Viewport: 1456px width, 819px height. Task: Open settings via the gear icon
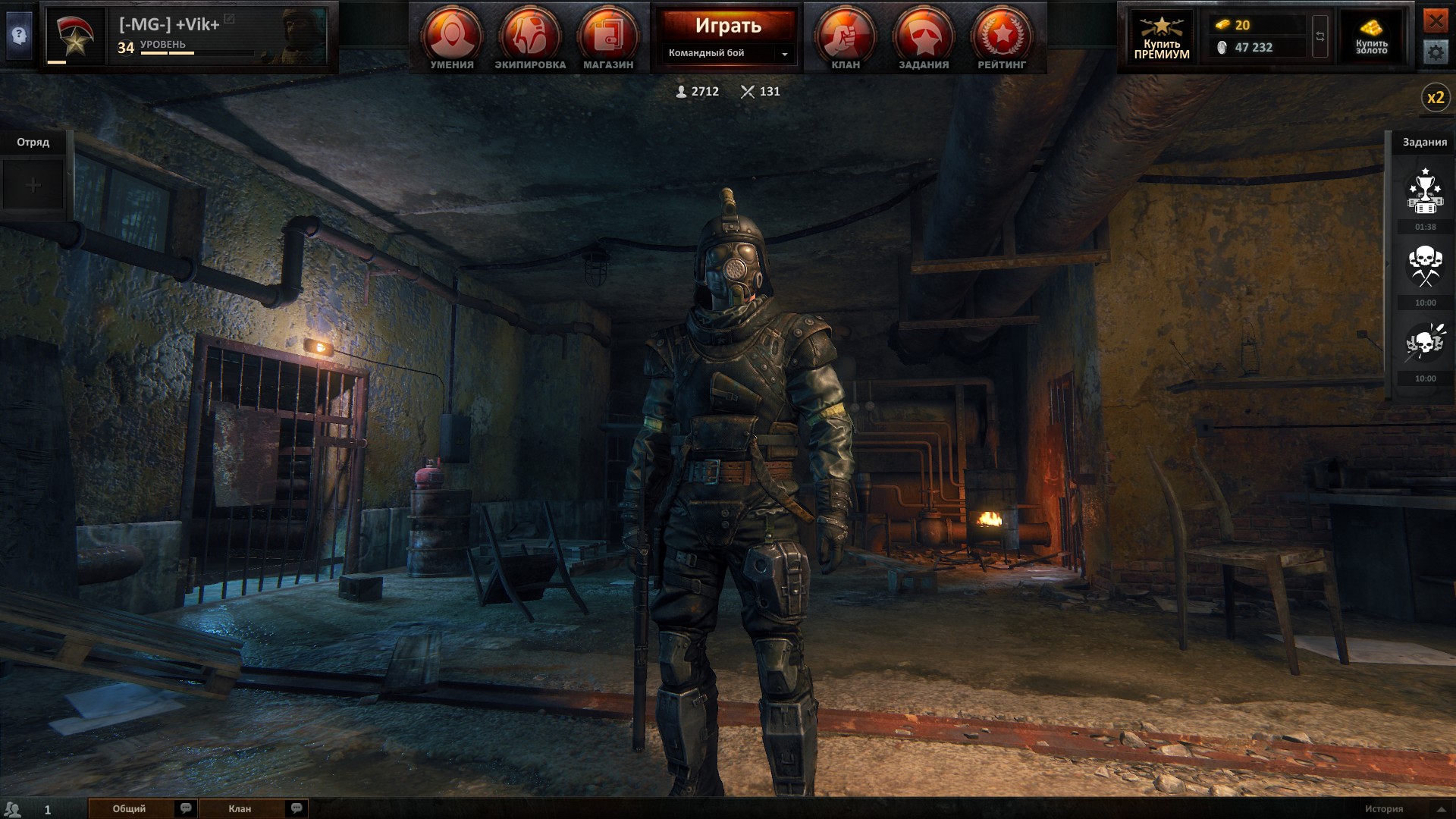1435,52
